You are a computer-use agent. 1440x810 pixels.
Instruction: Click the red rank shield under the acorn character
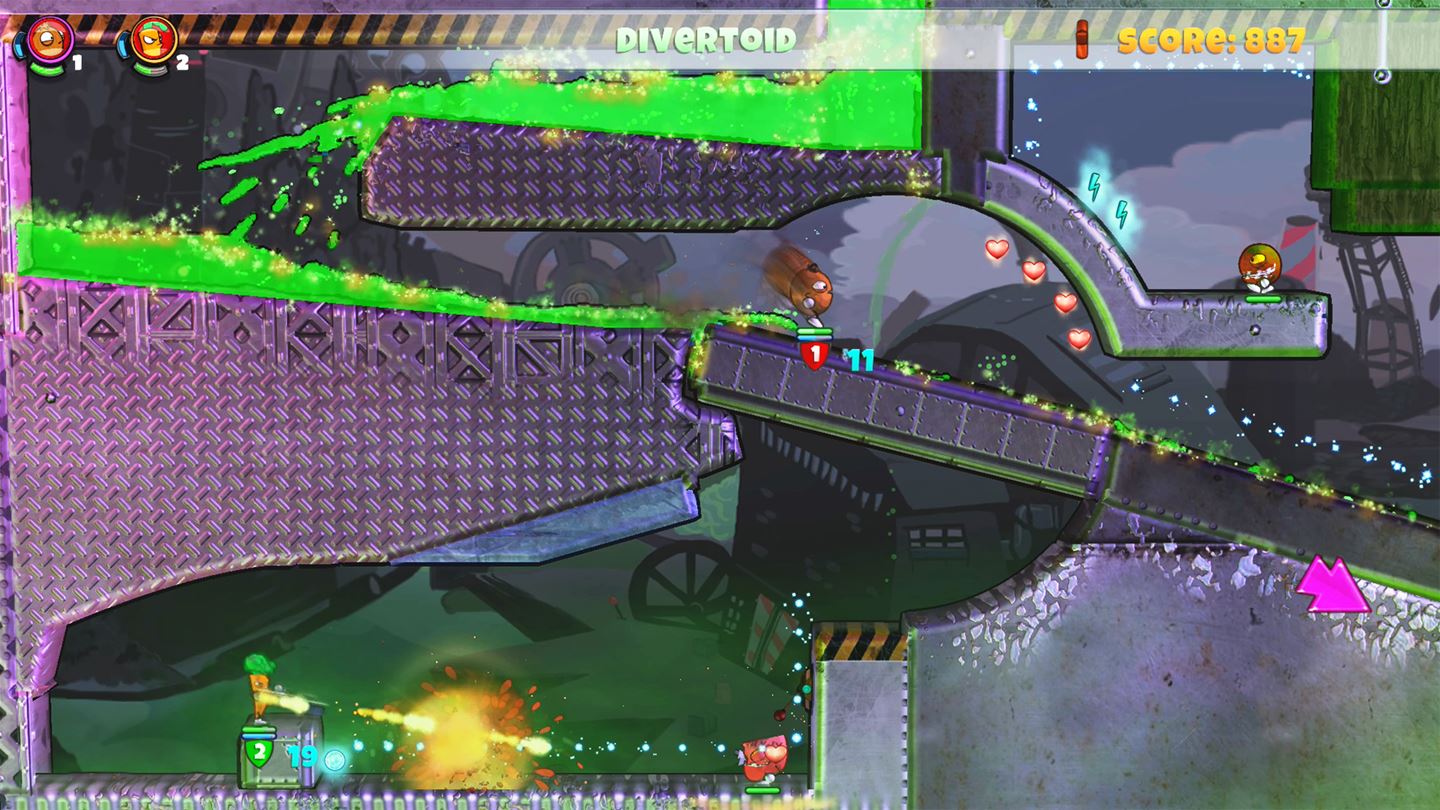816,352
